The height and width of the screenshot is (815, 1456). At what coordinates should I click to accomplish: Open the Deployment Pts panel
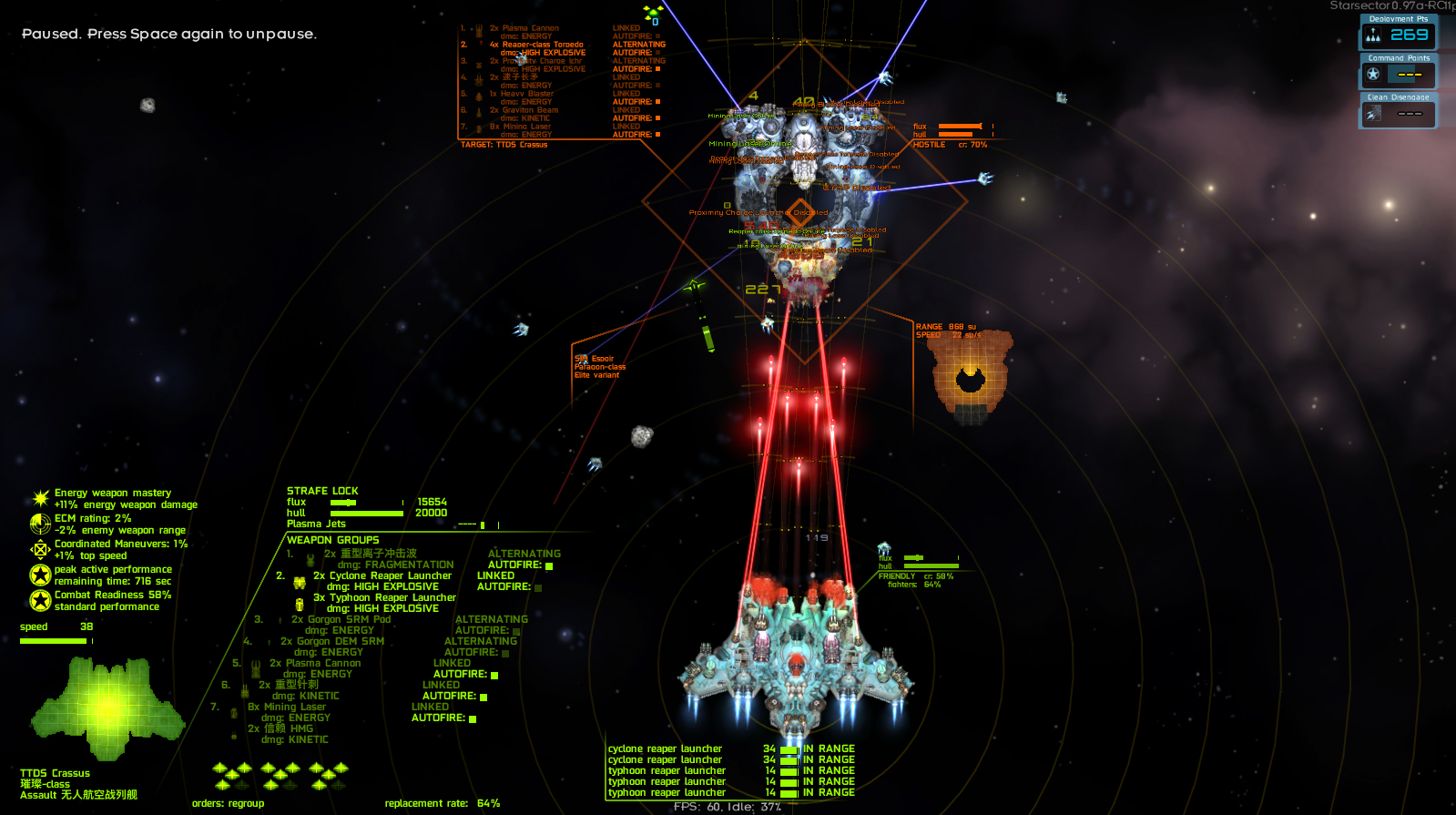[1398, 33]
